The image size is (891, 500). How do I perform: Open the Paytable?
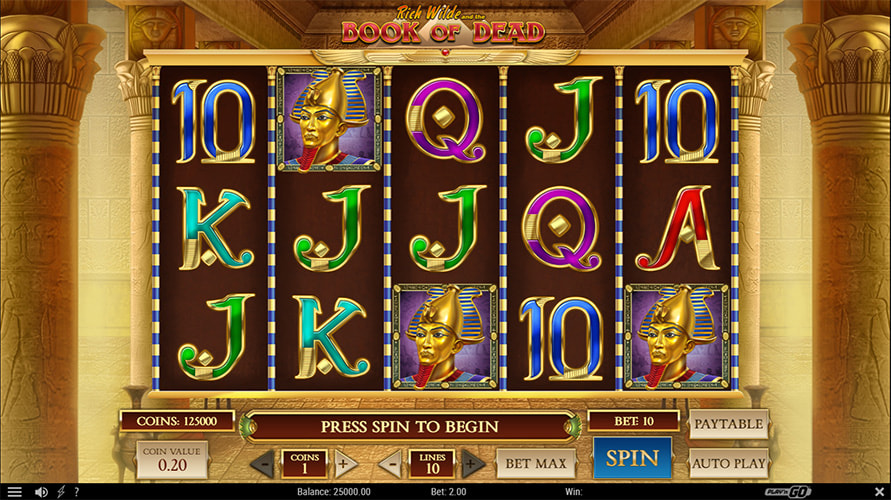coord(729,424)
